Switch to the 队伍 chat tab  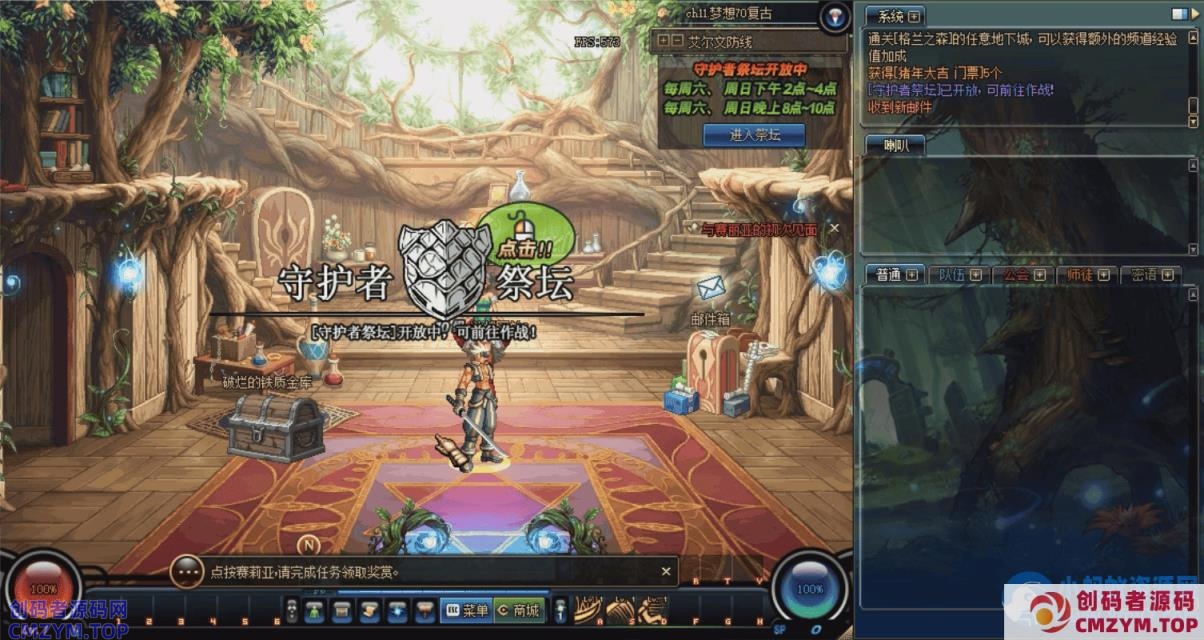pos(958,275)
